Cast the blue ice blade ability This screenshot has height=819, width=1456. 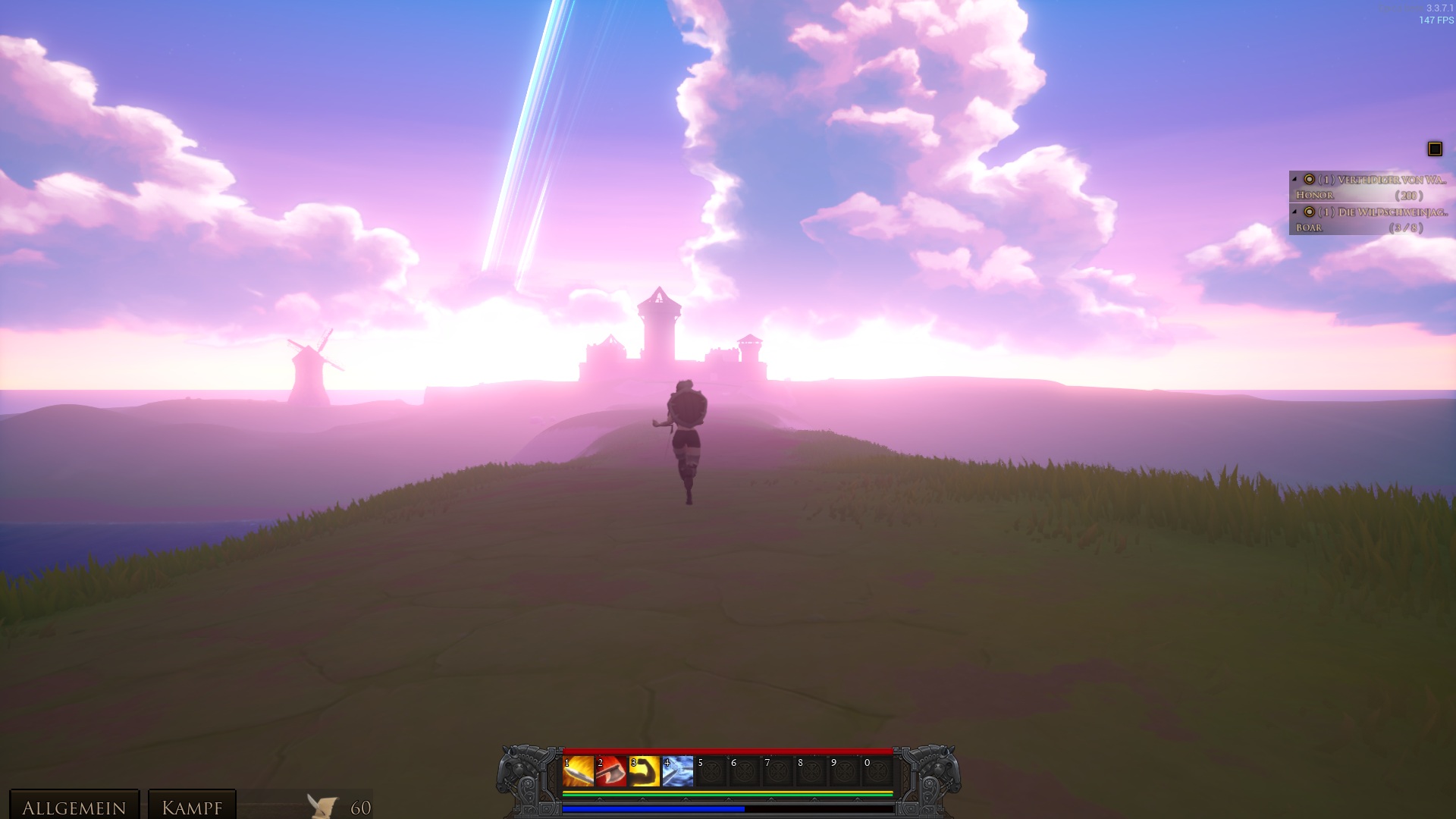678,771
